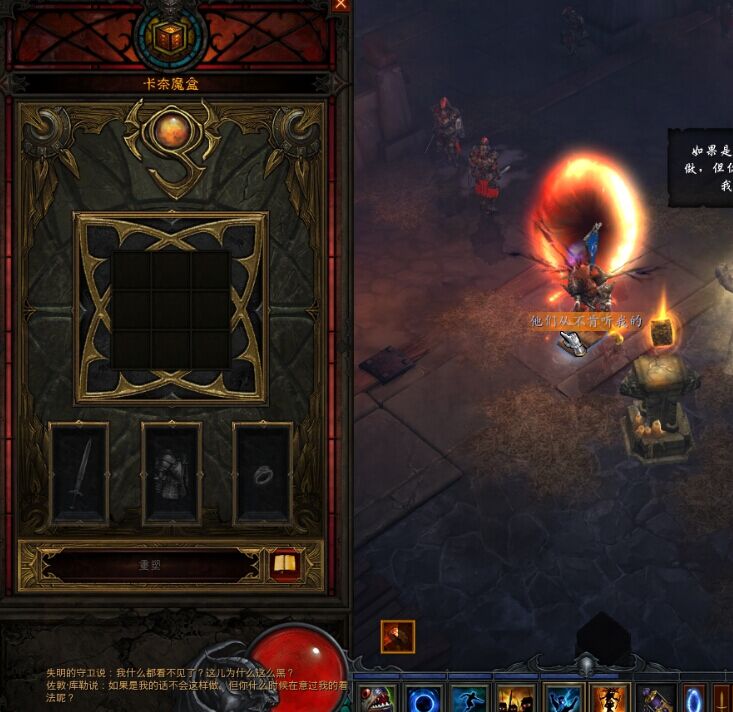This screenshot has height=712, width=733.
Task: Select the armor power slot
Action: (x=171, y=474)
